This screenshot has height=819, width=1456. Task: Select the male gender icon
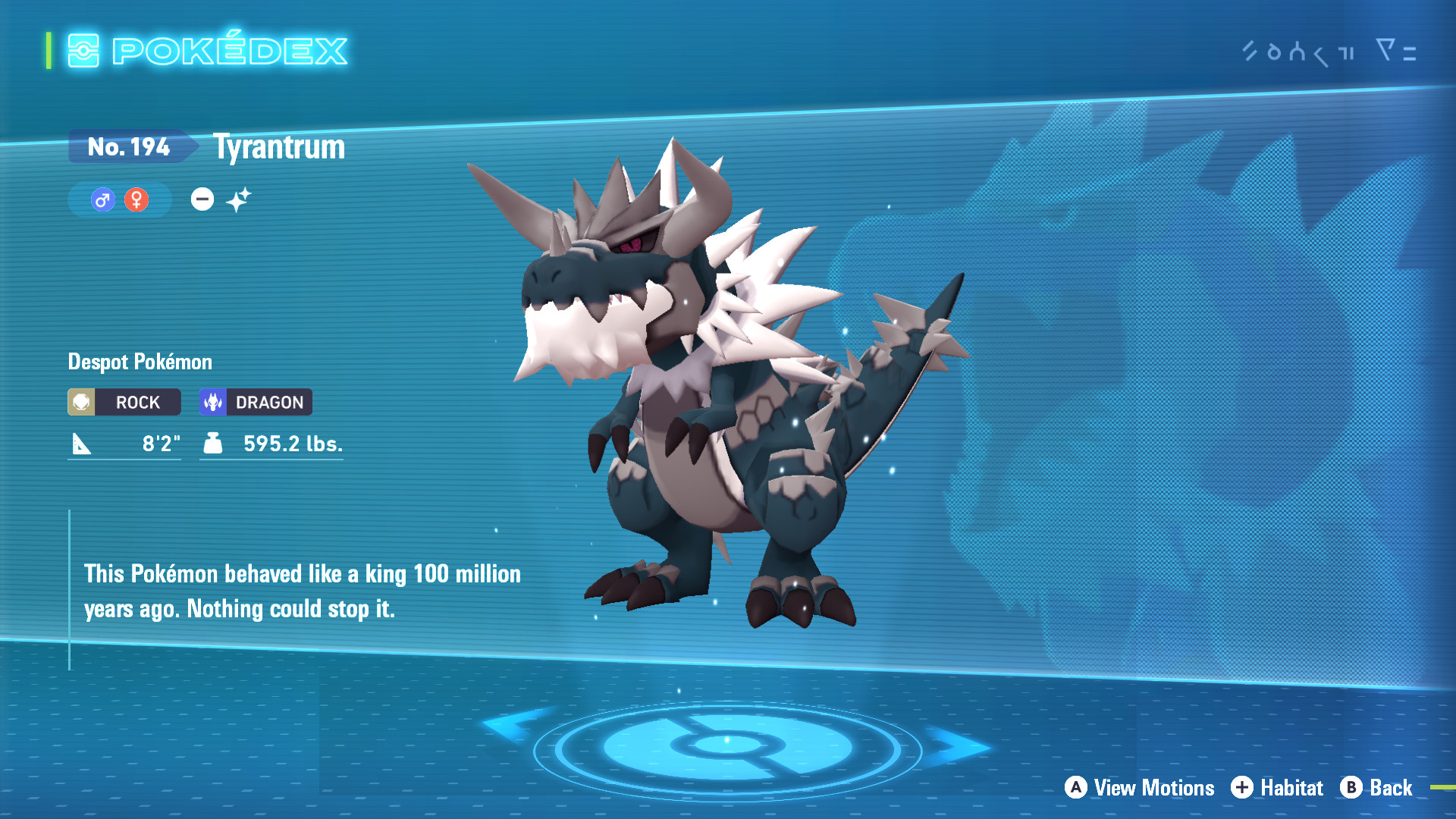click(102, 200)
